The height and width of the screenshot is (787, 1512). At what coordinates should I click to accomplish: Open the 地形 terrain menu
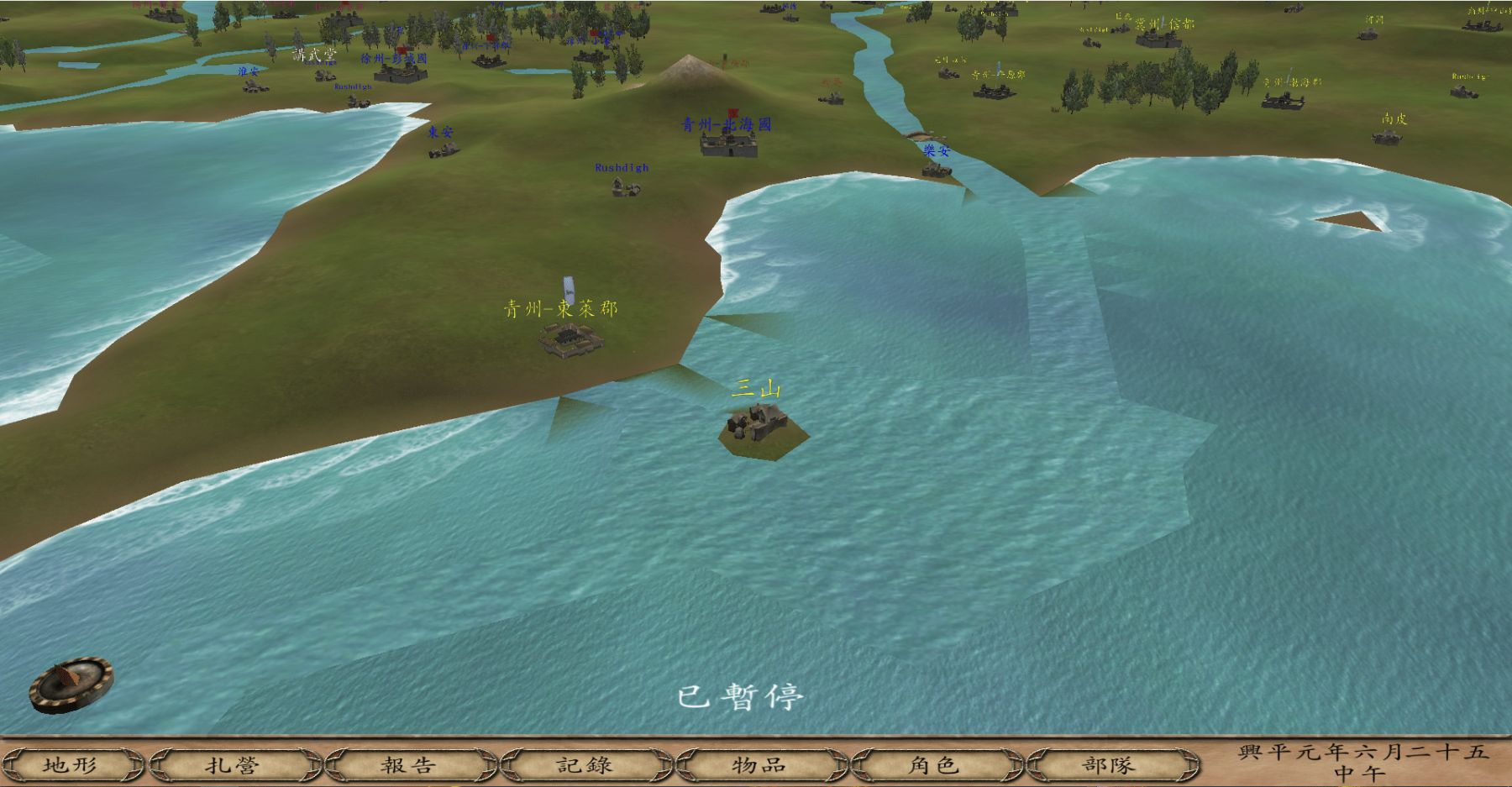coord(71,764)
